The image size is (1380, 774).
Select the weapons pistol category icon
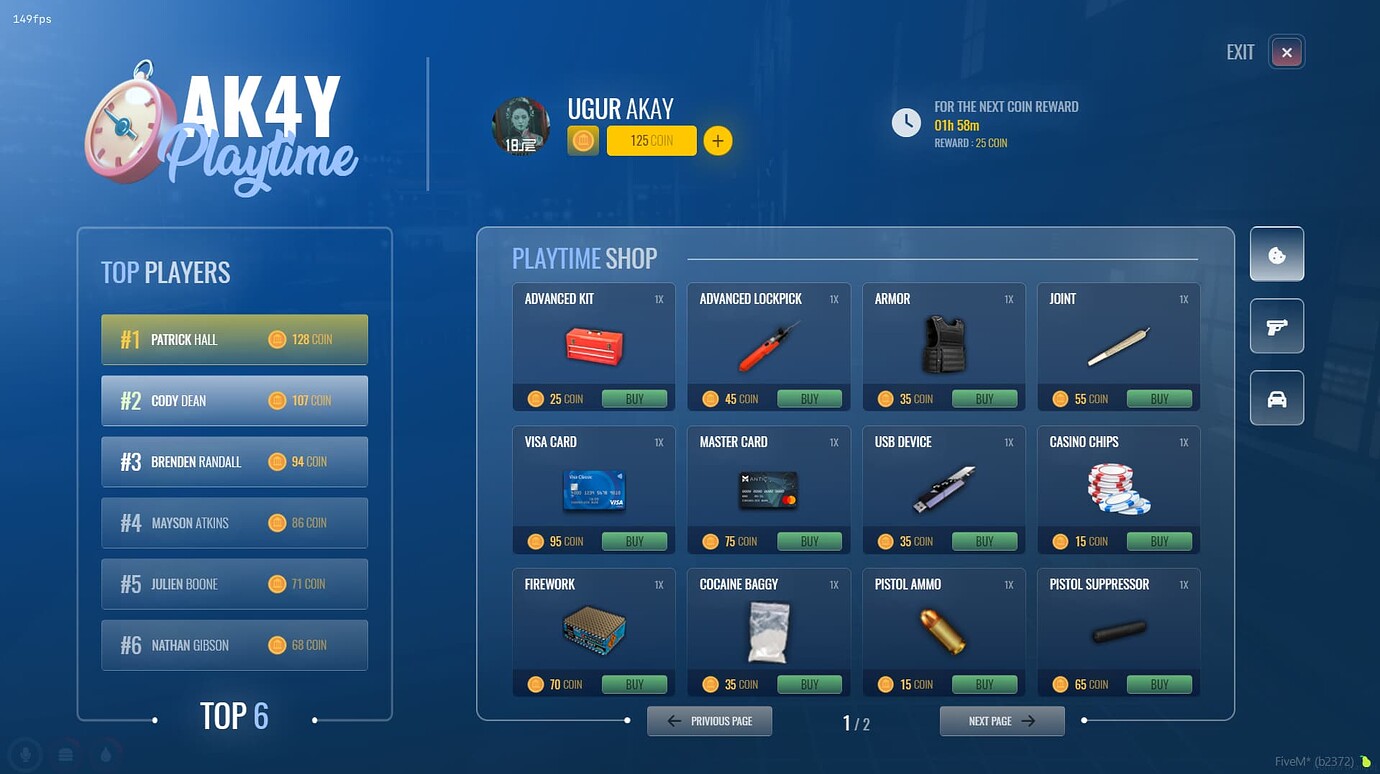coord(1276,326)
